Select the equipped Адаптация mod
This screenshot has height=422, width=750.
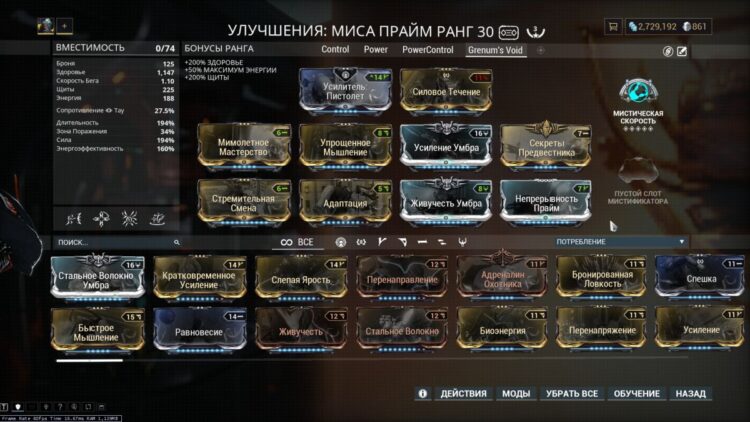pos(345,201)
